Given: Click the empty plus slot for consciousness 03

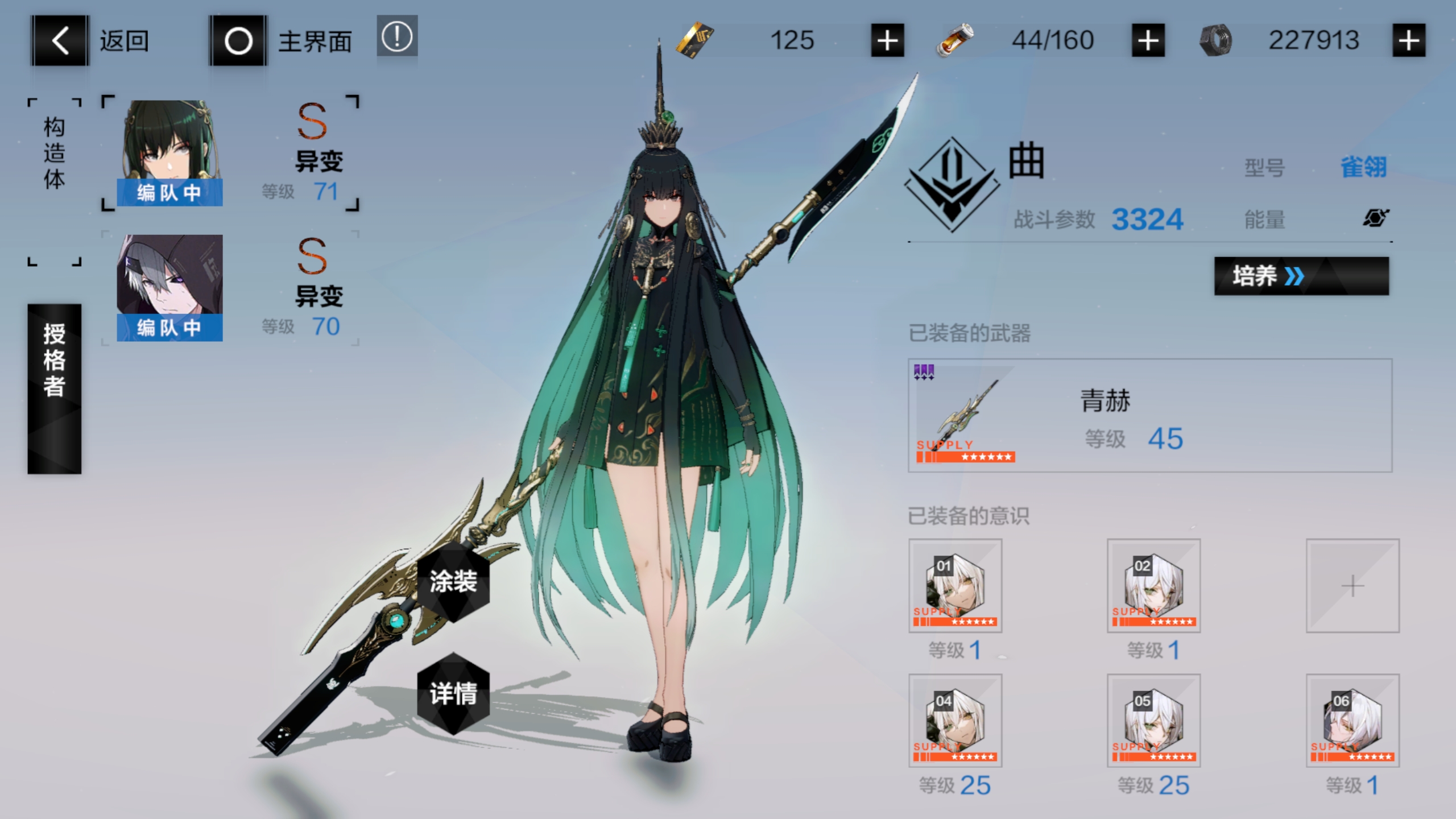Looking at the screenshot, I should [x=1352, y=585].
